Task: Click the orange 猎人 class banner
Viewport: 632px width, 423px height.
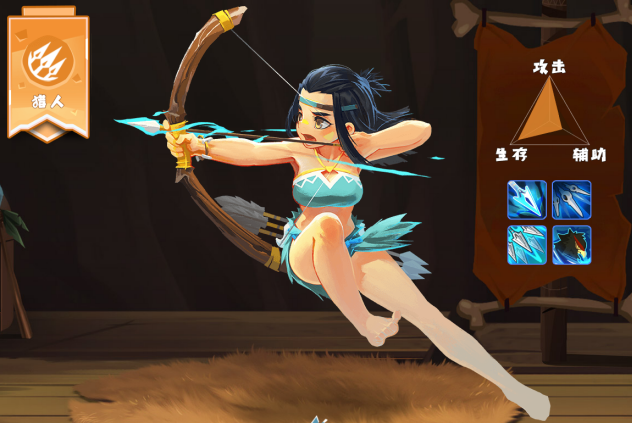Action: coord(48,76)
